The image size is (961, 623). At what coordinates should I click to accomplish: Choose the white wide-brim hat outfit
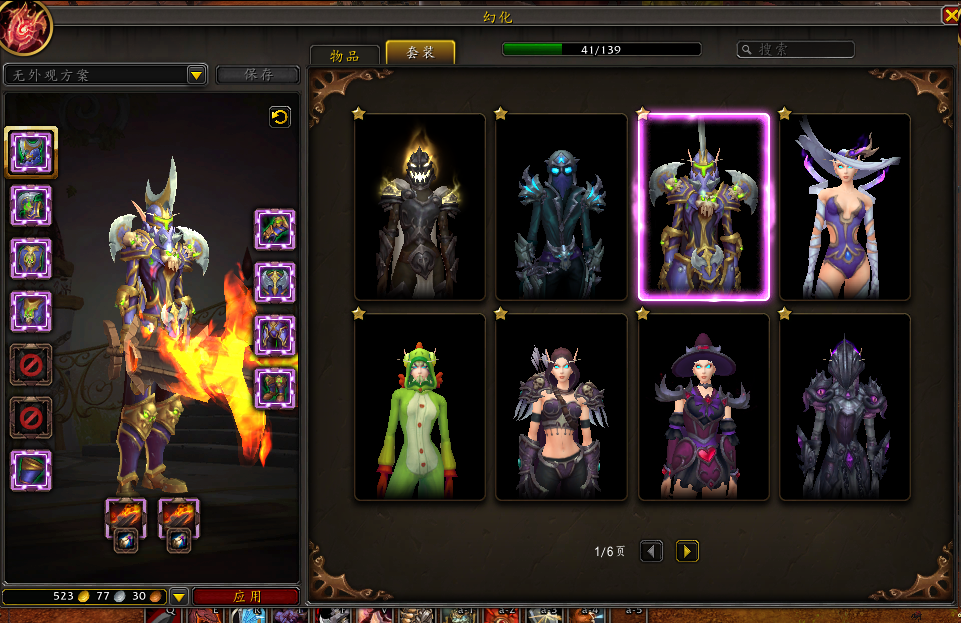(845, 207)
